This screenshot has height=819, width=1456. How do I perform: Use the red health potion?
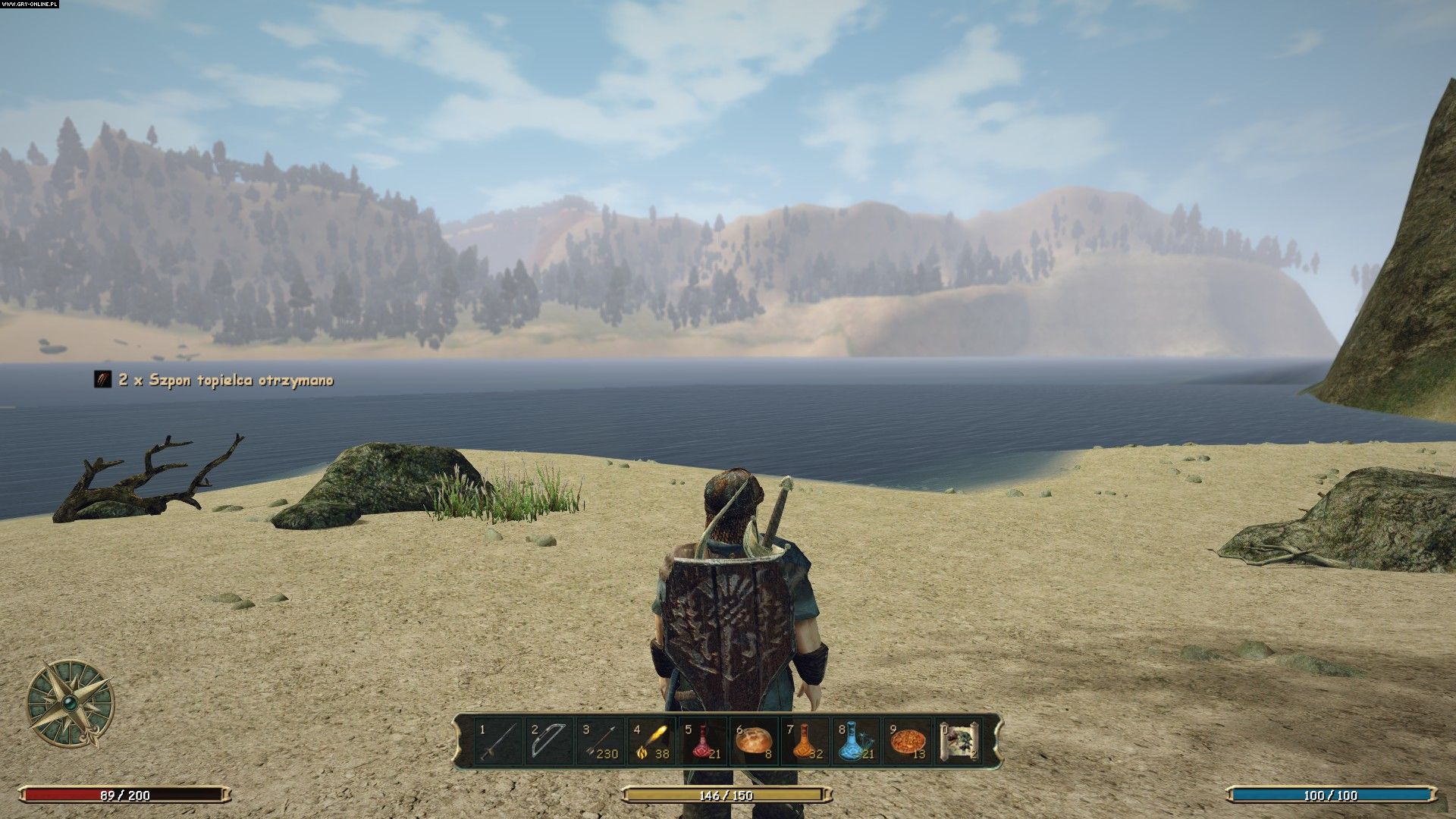click(703, 742)
